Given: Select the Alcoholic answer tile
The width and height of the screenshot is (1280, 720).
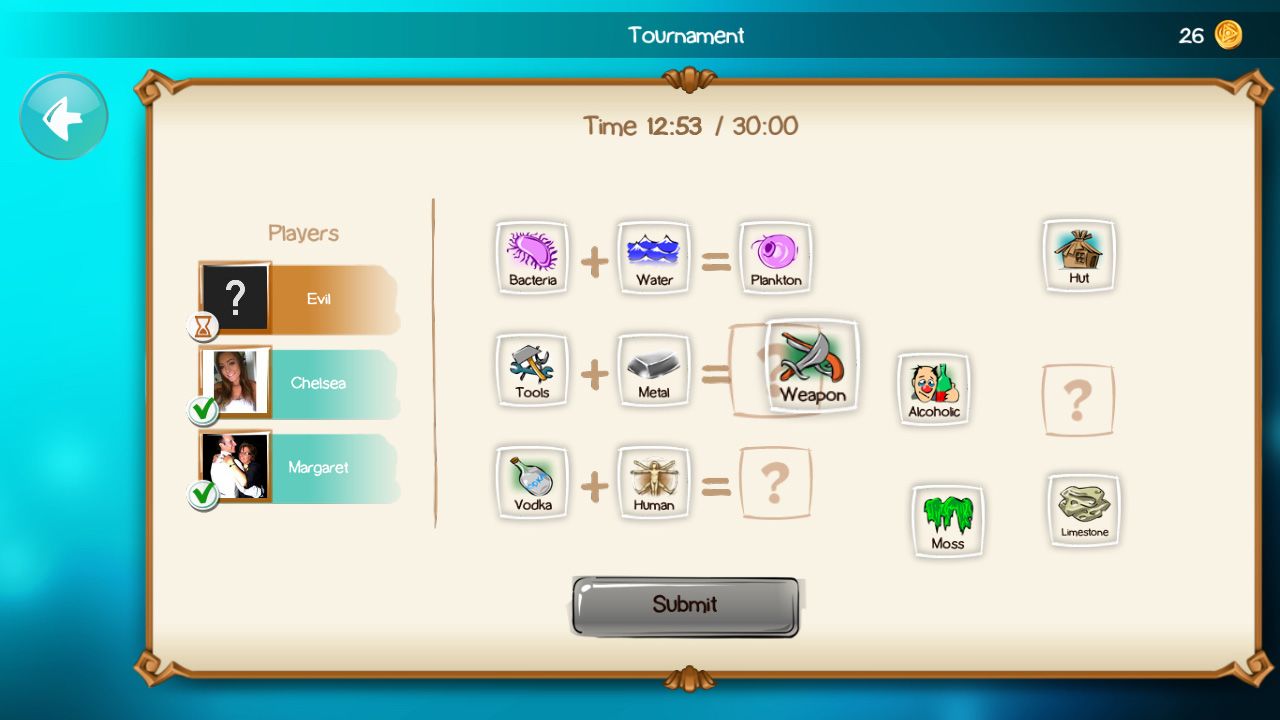Looking at the screenshot, I should [933, 388].
